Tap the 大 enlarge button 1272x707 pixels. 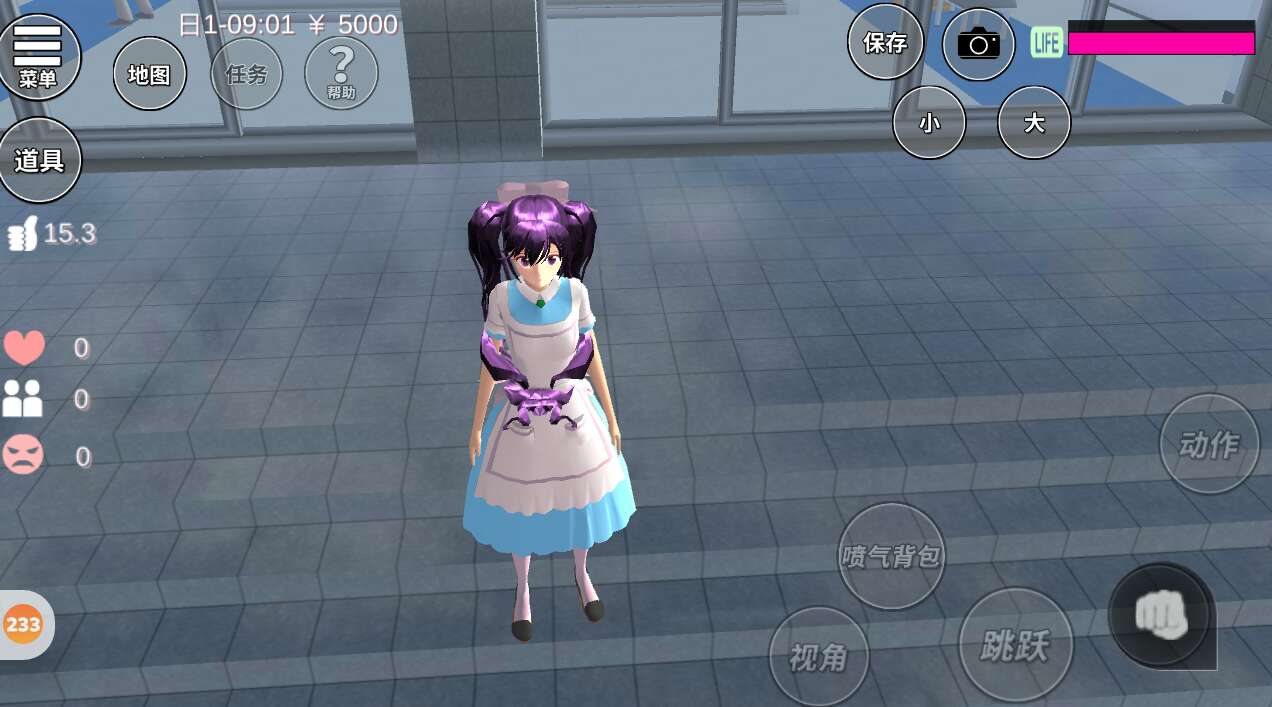click(1034, 123)
